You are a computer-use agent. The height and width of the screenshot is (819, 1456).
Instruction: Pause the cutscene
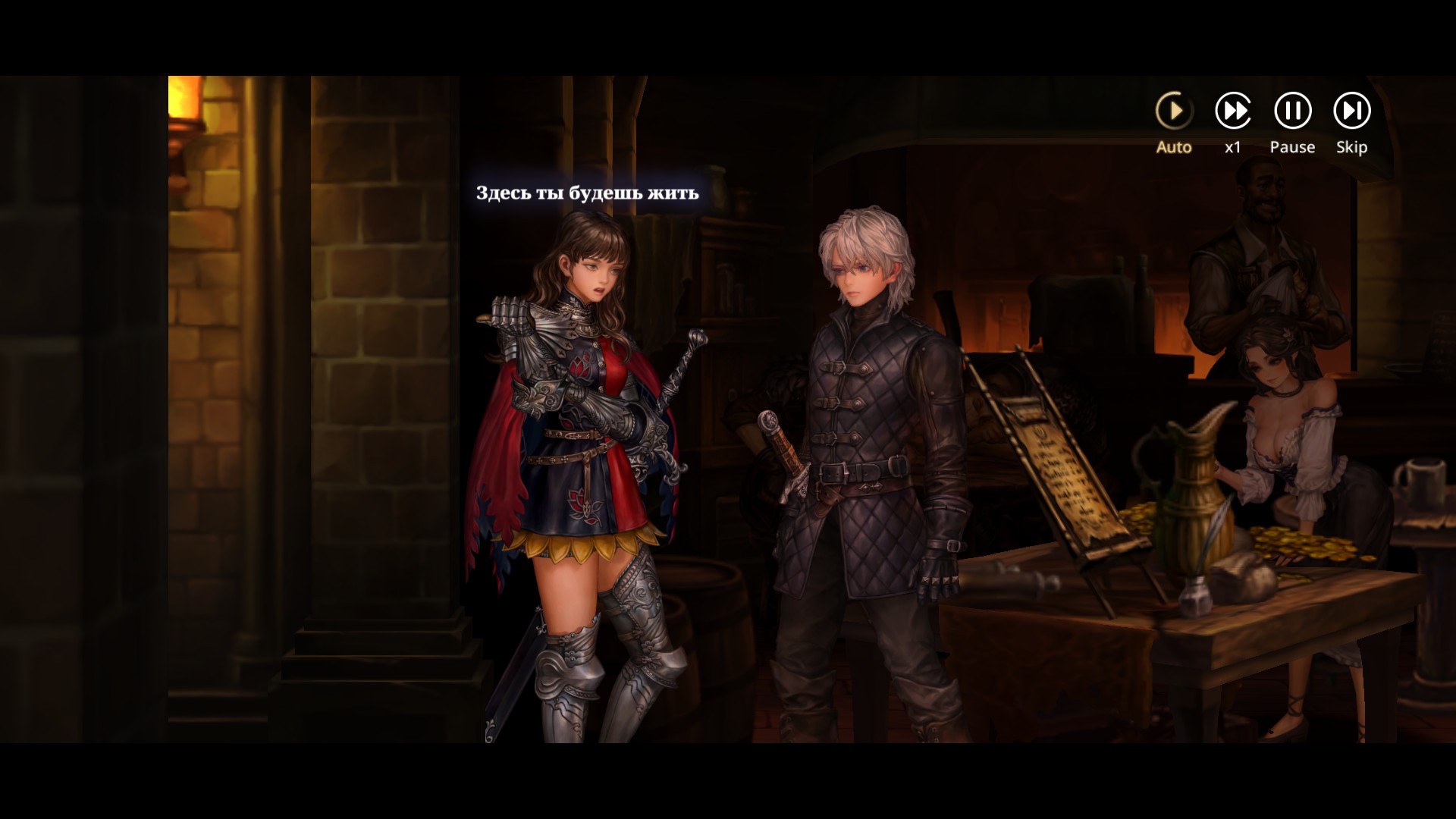pos(1292,111)
